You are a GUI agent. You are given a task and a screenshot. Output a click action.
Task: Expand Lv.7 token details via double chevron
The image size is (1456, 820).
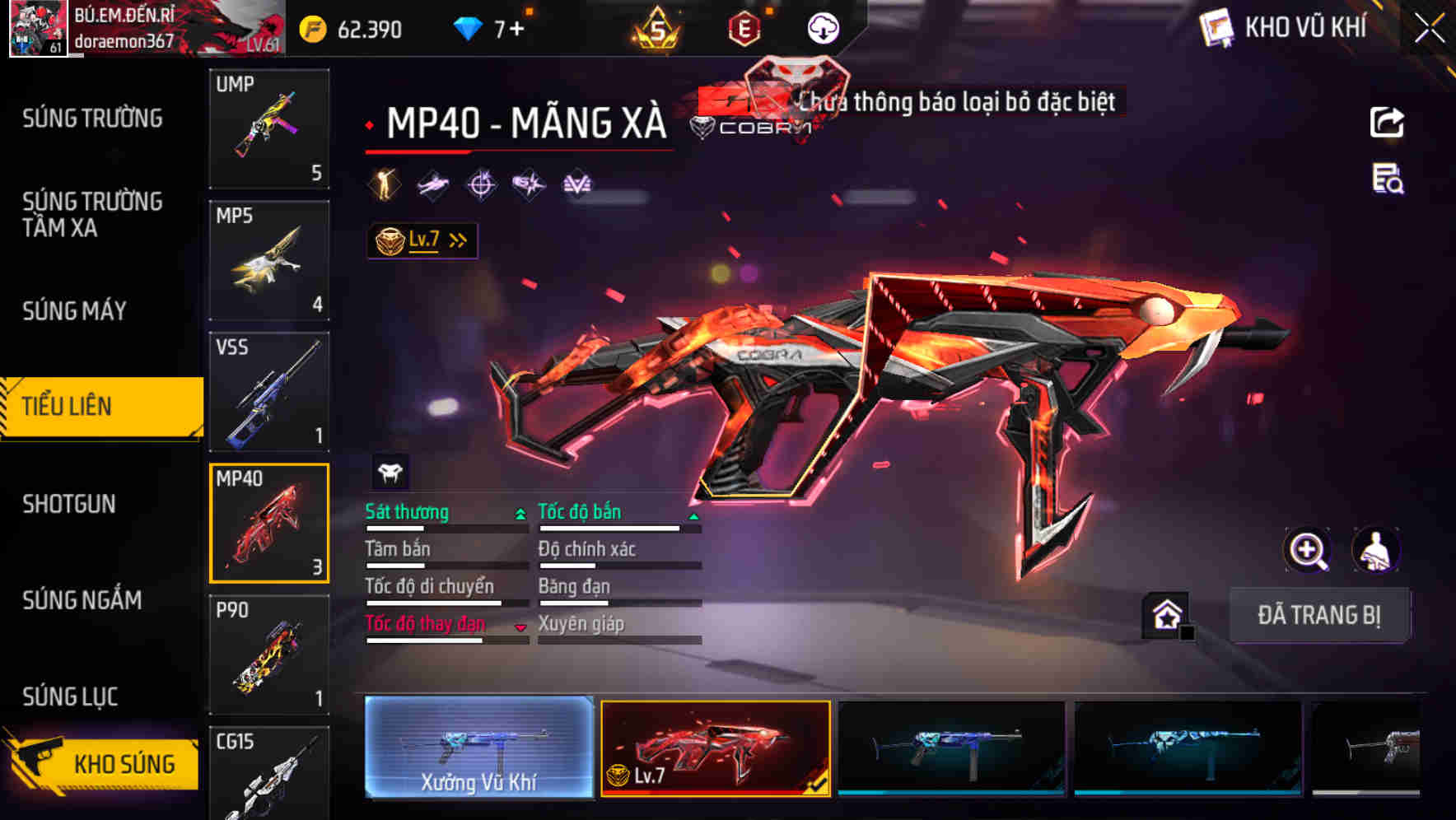[x=458, y=240]
